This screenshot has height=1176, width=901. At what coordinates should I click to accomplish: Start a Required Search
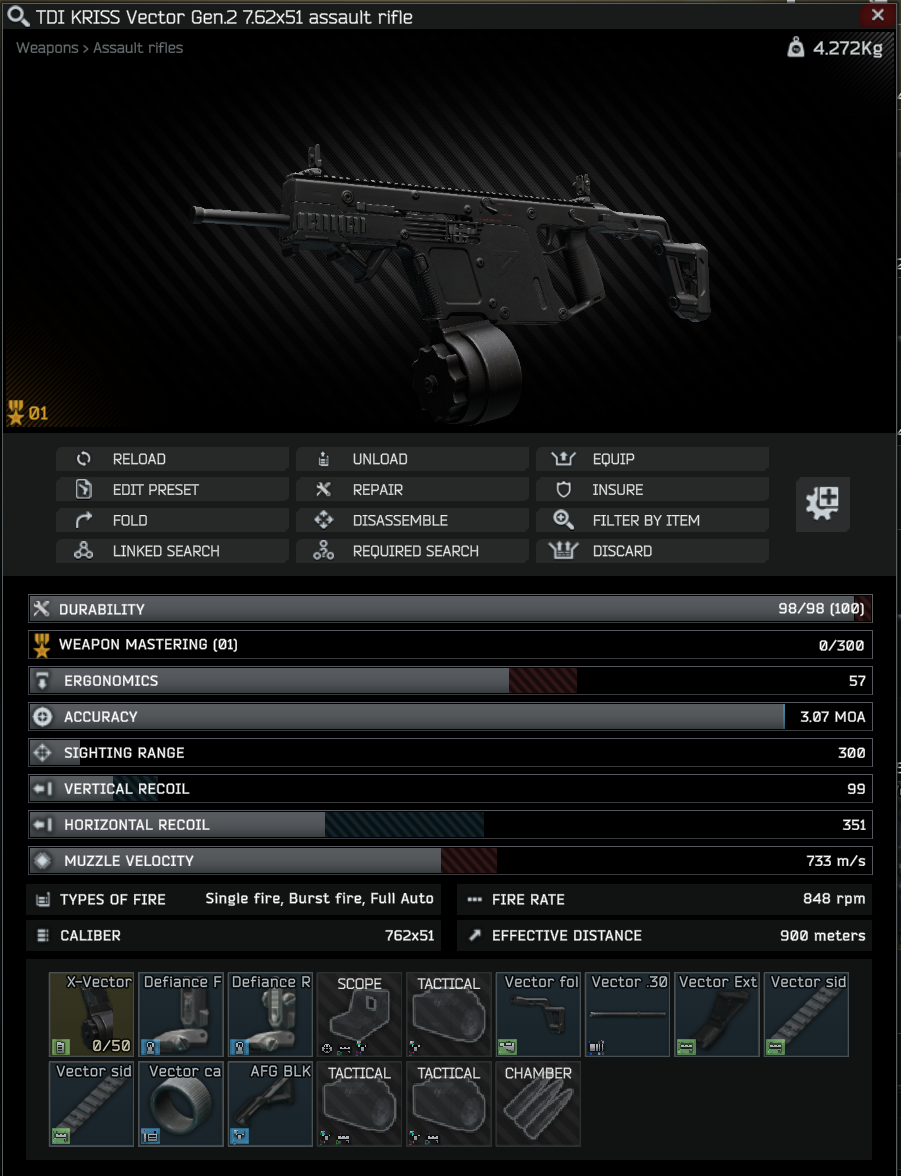(x=412, y=551)
